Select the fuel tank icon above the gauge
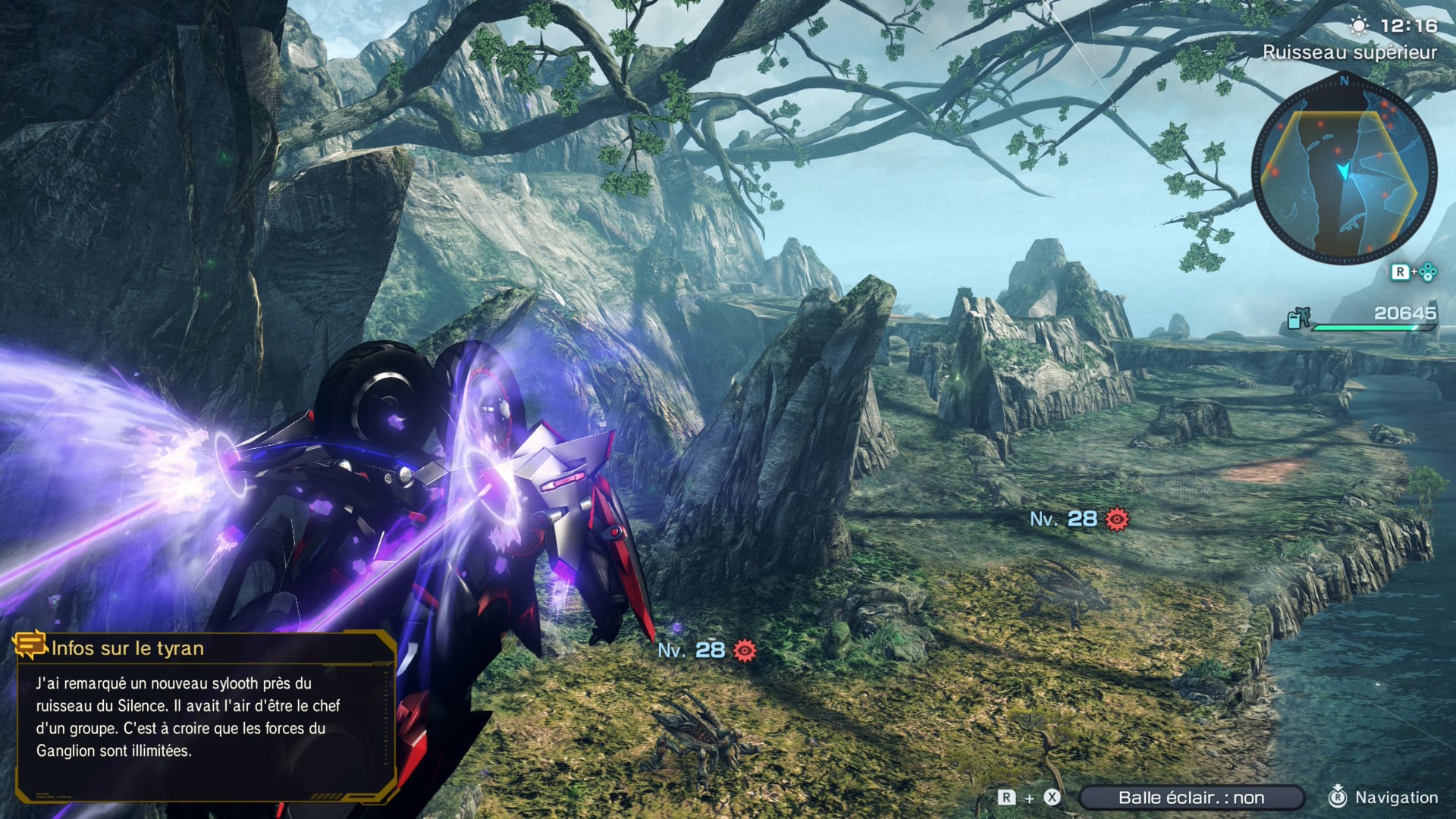Image resolution: width=1456 pixels, height=819 pixels. 1298,318
